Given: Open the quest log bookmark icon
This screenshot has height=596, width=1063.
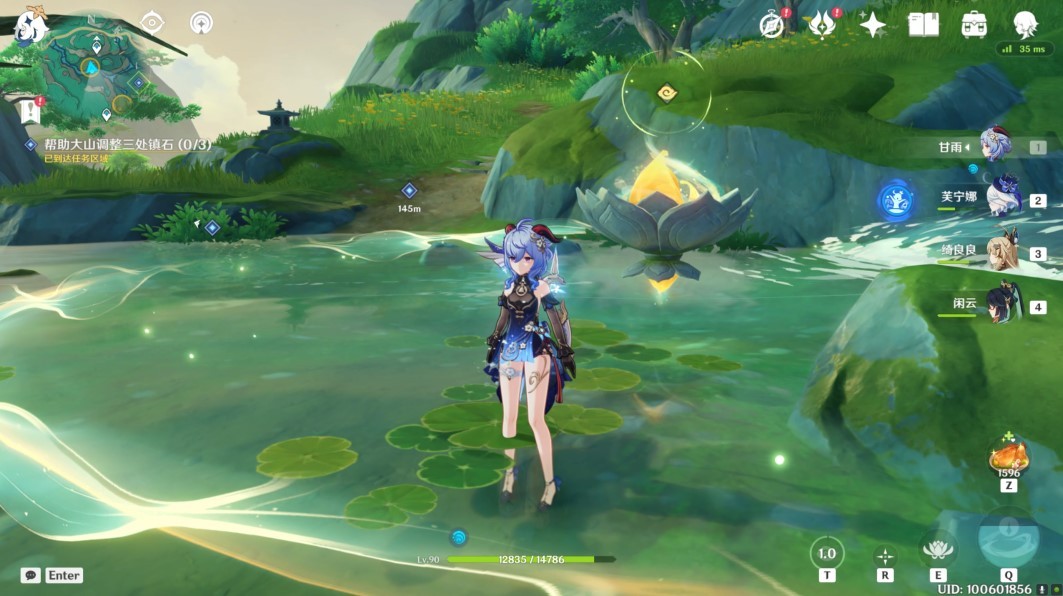Looking at the screenshot, I should tap(29, 108).
